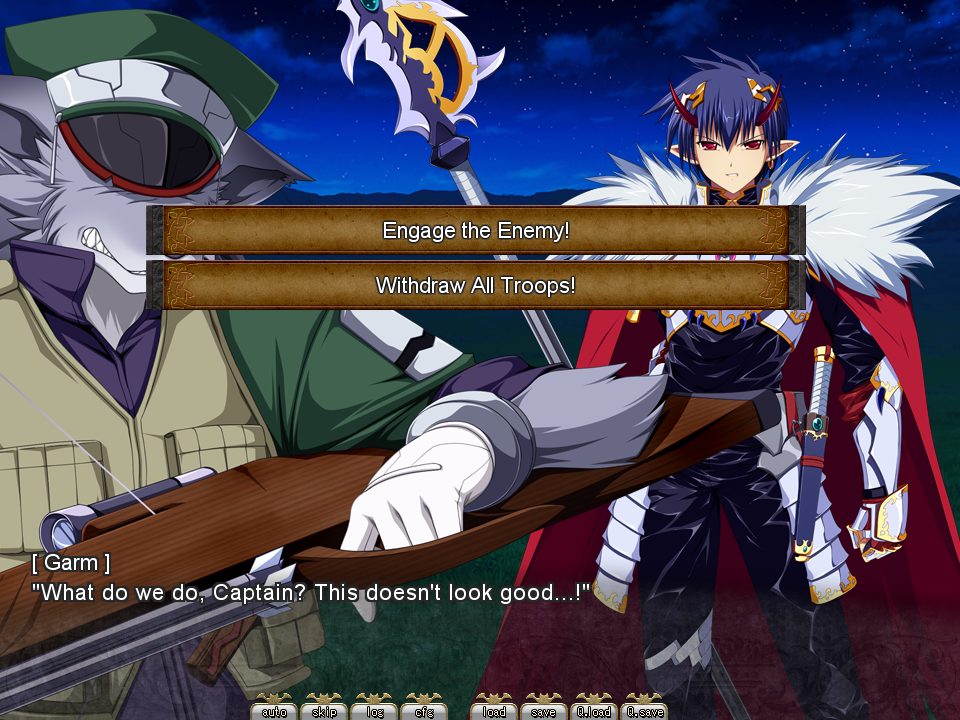This screenshot has height=720, width=960.
Task: Activate the skip button
Action: click(324, 710)
